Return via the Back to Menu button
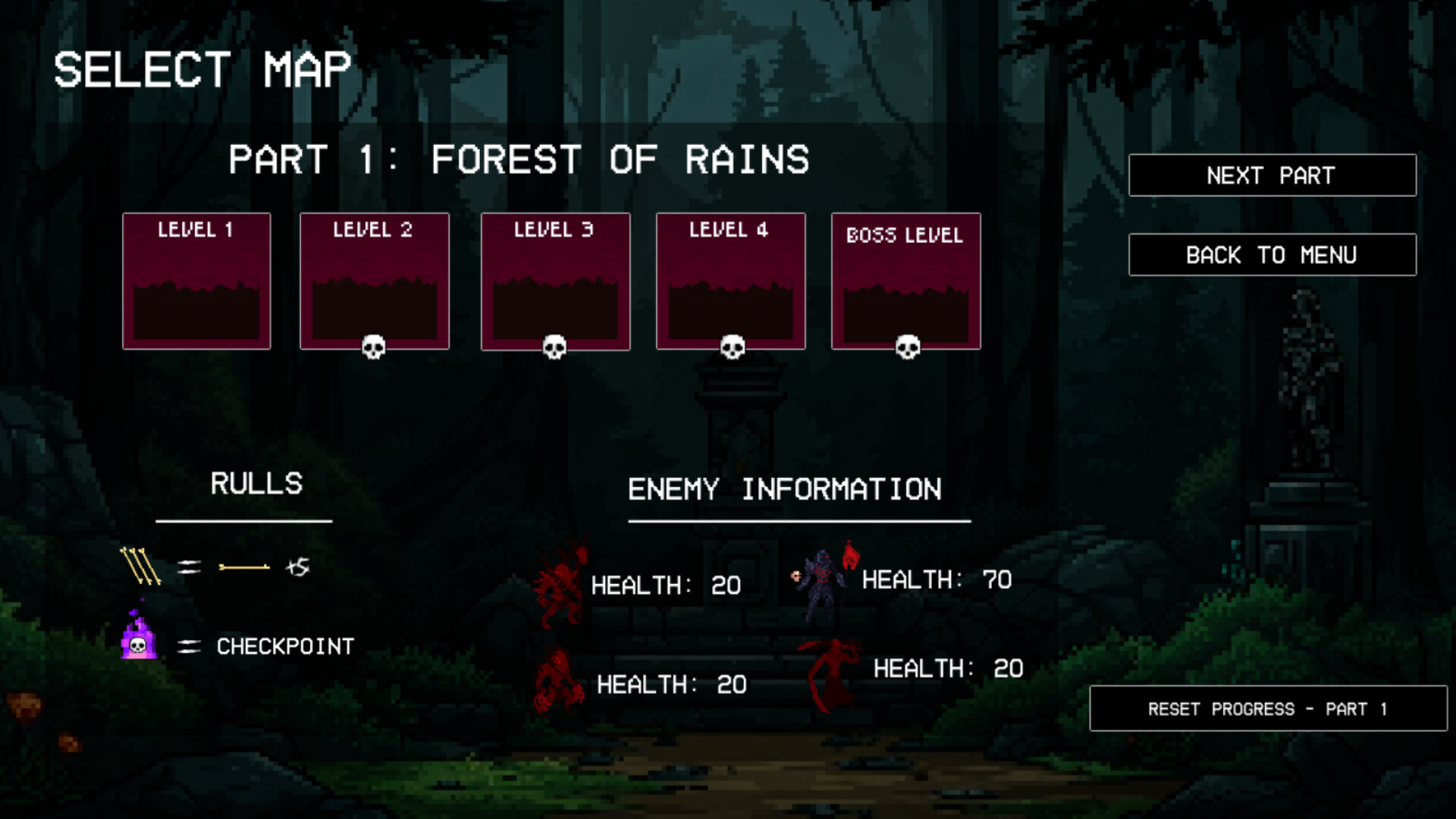1456x819 pixels. (x=1272, y=255)
